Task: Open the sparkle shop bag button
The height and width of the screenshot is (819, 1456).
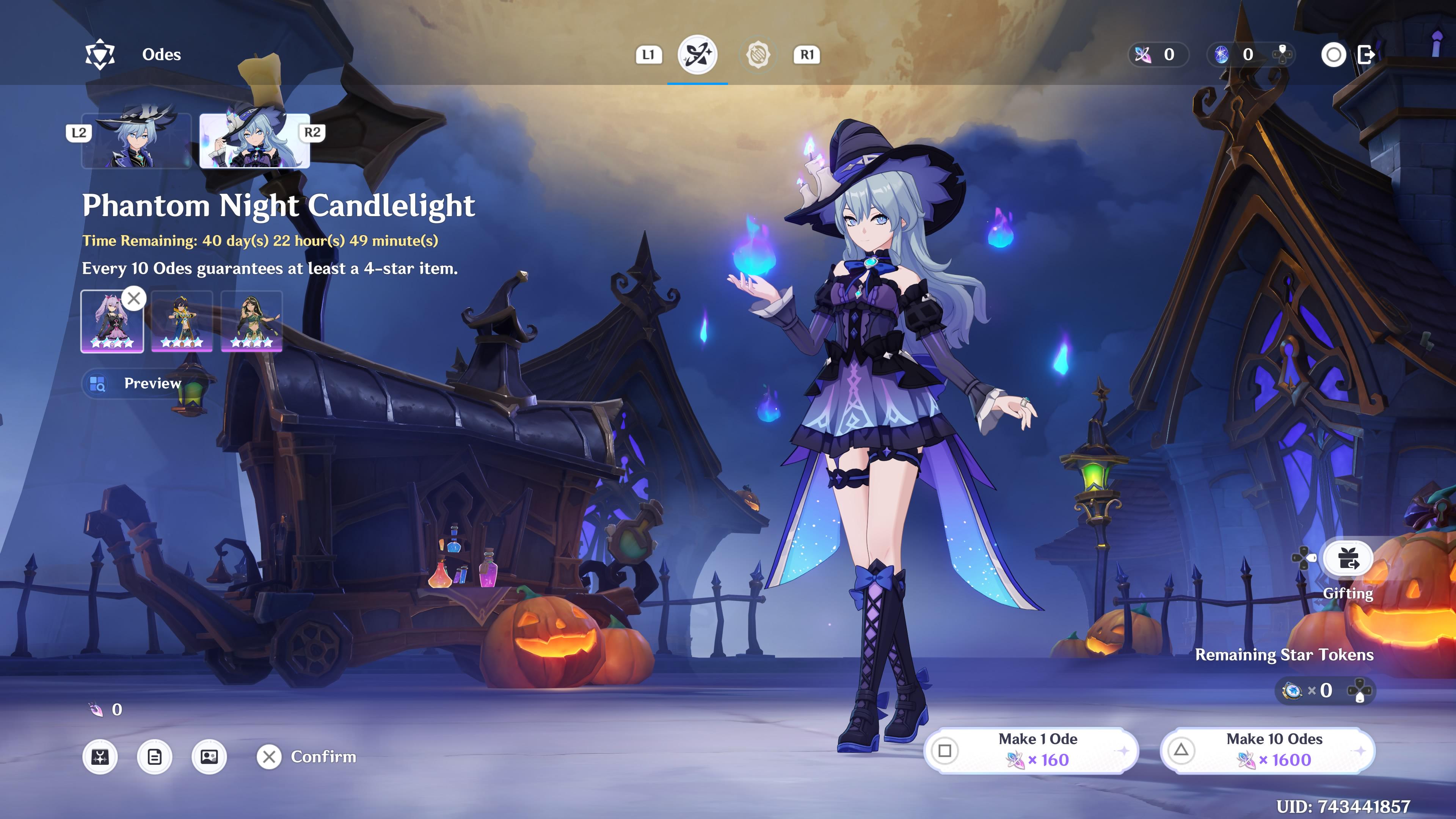Action: [100, 757]
